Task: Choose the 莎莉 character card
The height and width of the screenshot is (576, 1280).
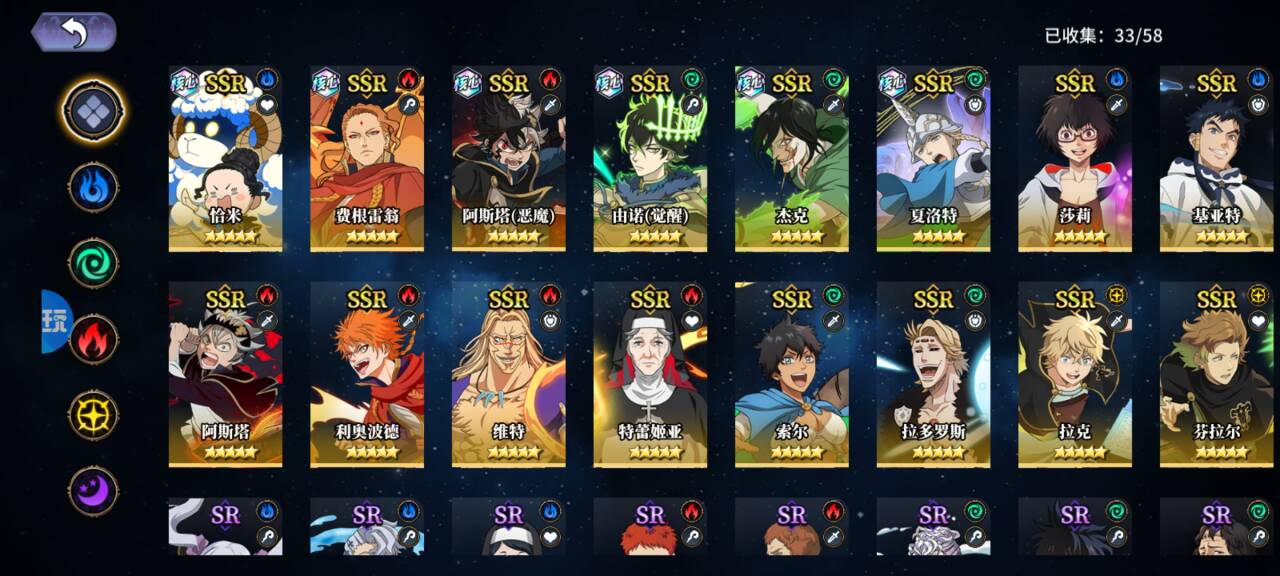Action: [x=1075, y=158]
